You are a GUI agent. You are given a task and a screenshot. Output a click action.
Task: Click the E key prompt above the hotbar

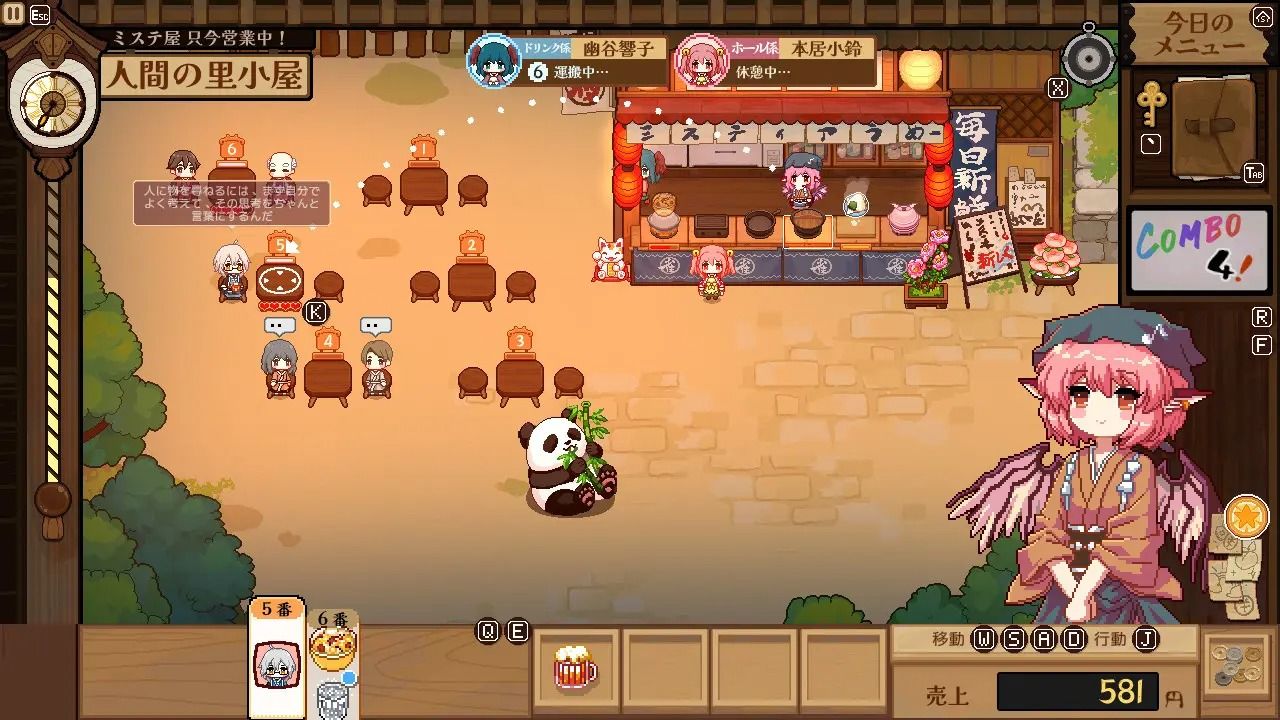coord(516,631)
